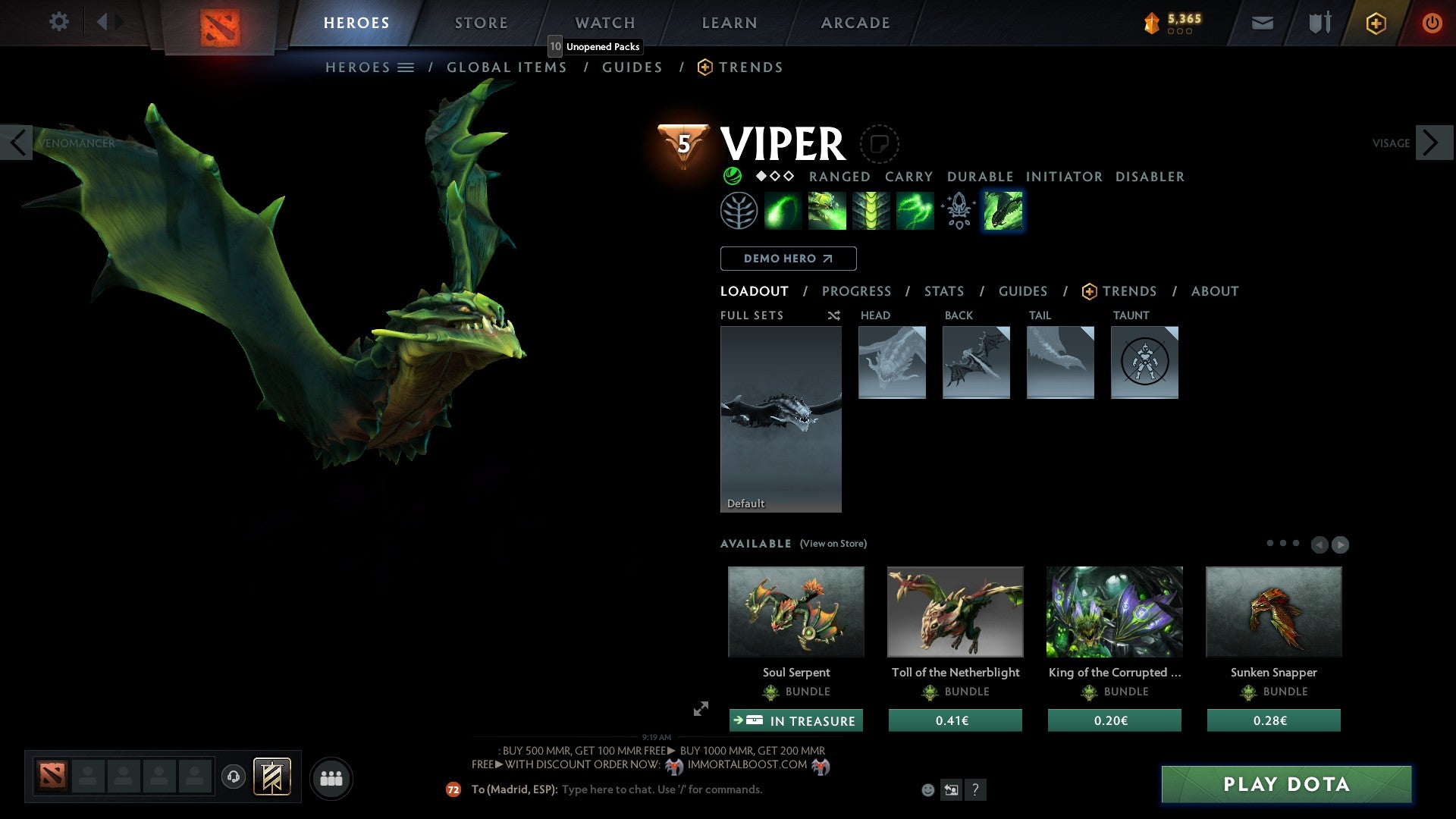Click the shuffle icon beside FULL SETS

click(x=833, y=315)
